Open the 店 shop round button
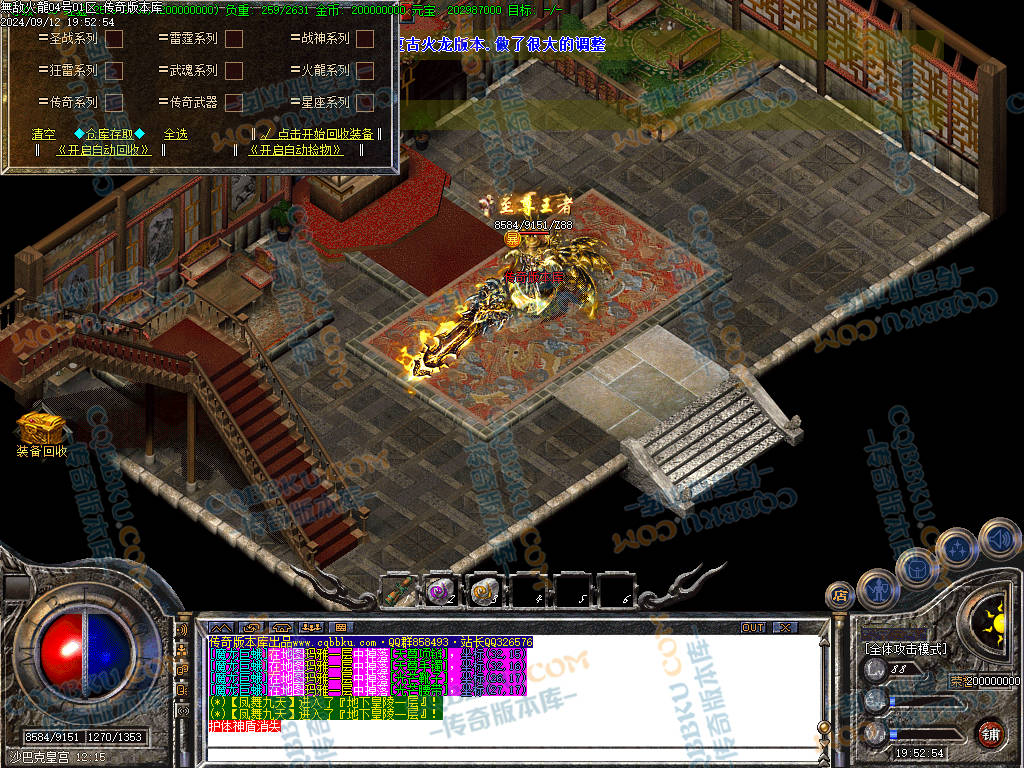The height and width of the screenshot is (768, 1024). click(x=839, y=595)
